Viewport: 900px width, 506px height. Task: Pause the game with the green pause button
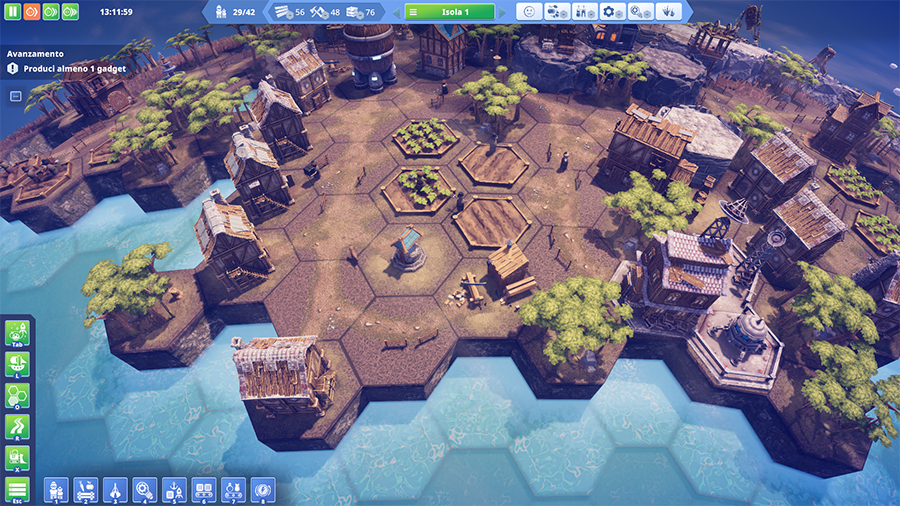12,12
